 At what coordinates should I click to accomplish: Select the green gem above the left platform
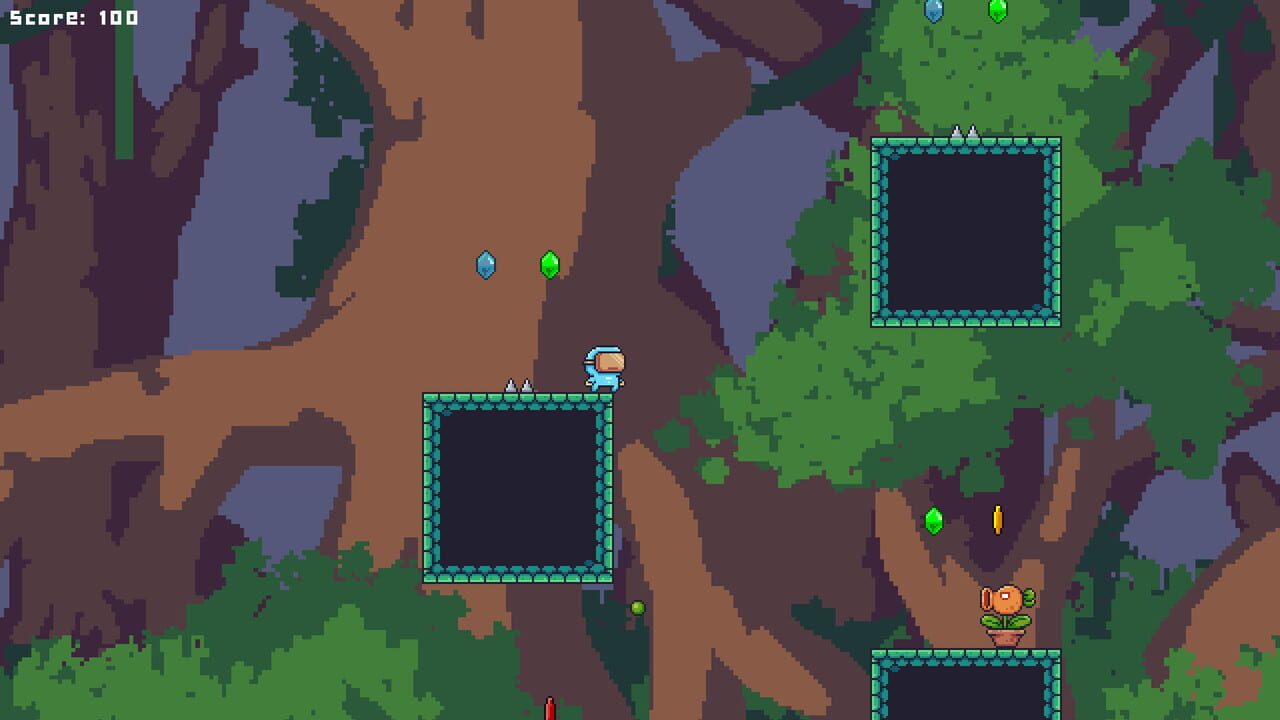tap(551, 263)
